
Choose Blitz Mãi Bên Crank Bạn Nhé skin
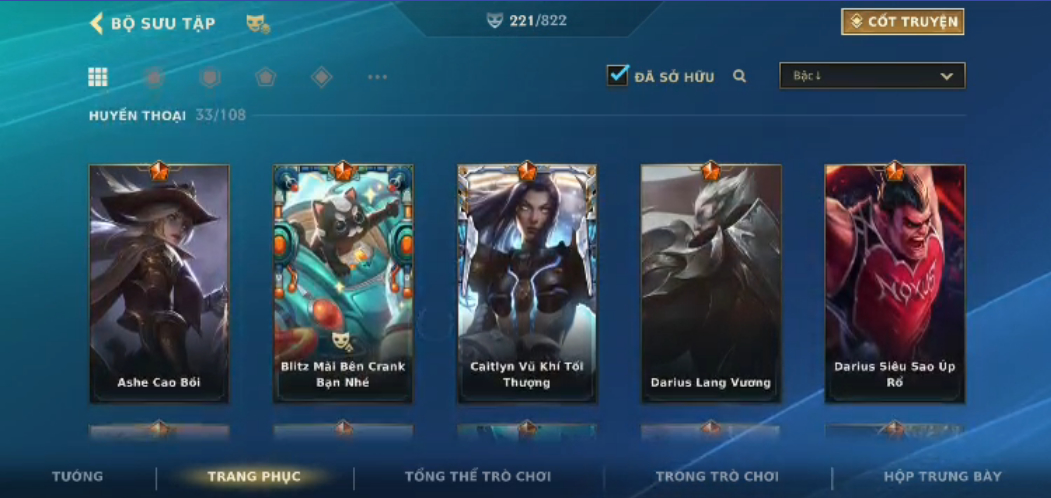[x=343, y=284]
